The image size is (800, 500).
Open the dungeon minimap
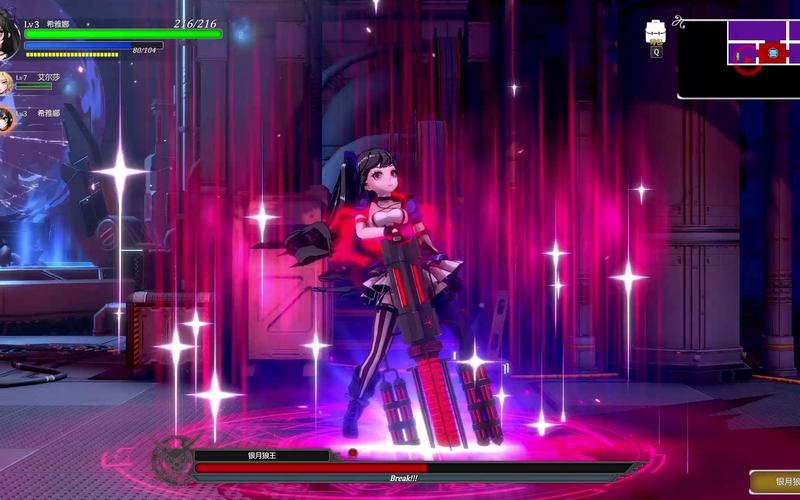(740, 58)
